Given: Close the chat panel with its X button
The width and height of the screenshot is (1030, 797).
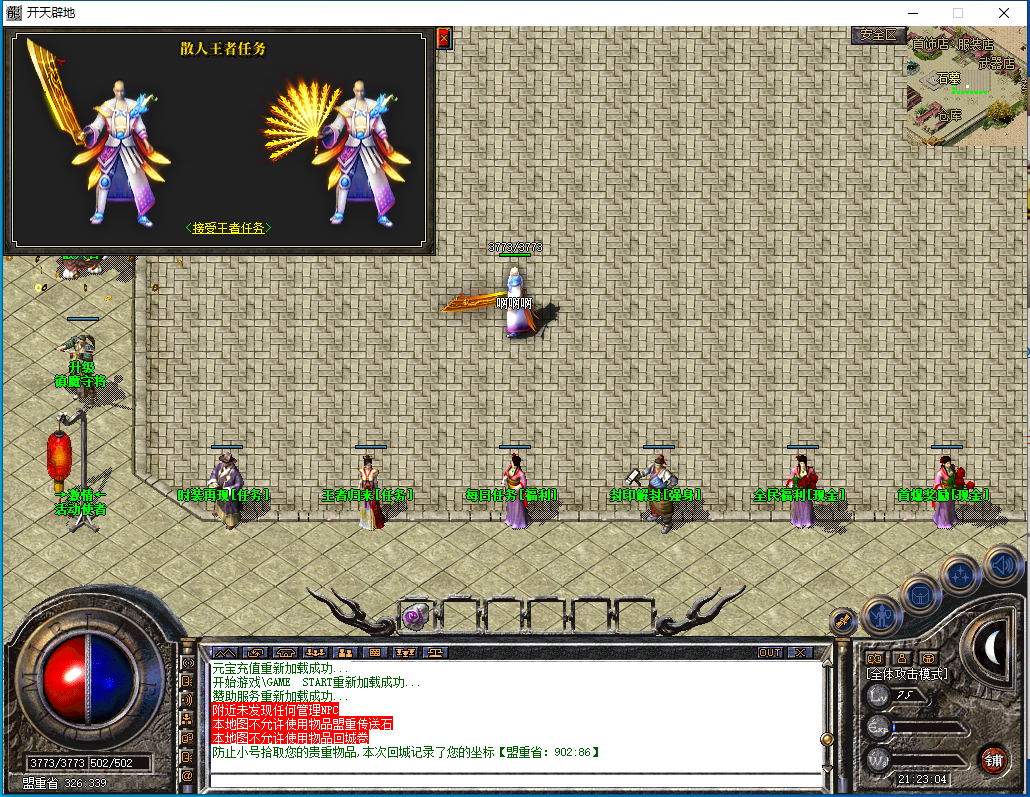Looking at the screenshot, I should tap(800, 652).
